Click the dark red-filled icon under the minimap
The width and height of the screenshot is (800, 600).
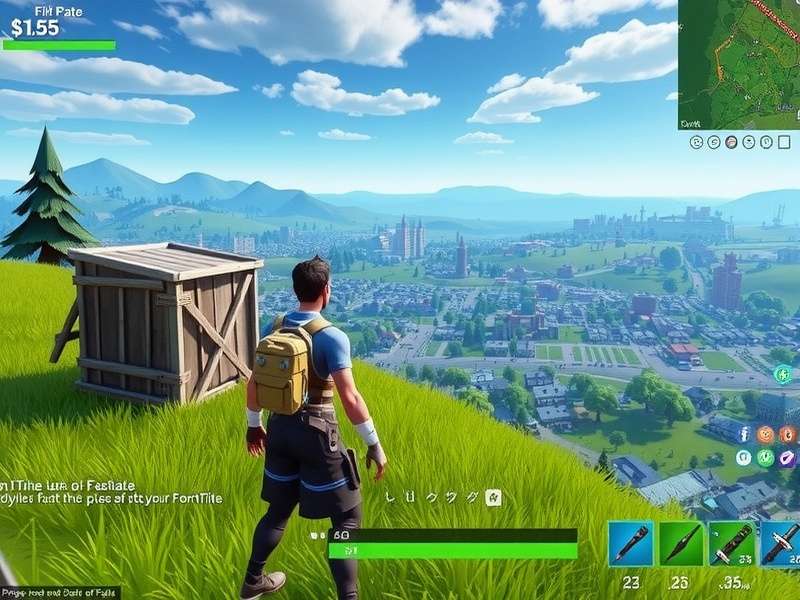click(731, 142)
